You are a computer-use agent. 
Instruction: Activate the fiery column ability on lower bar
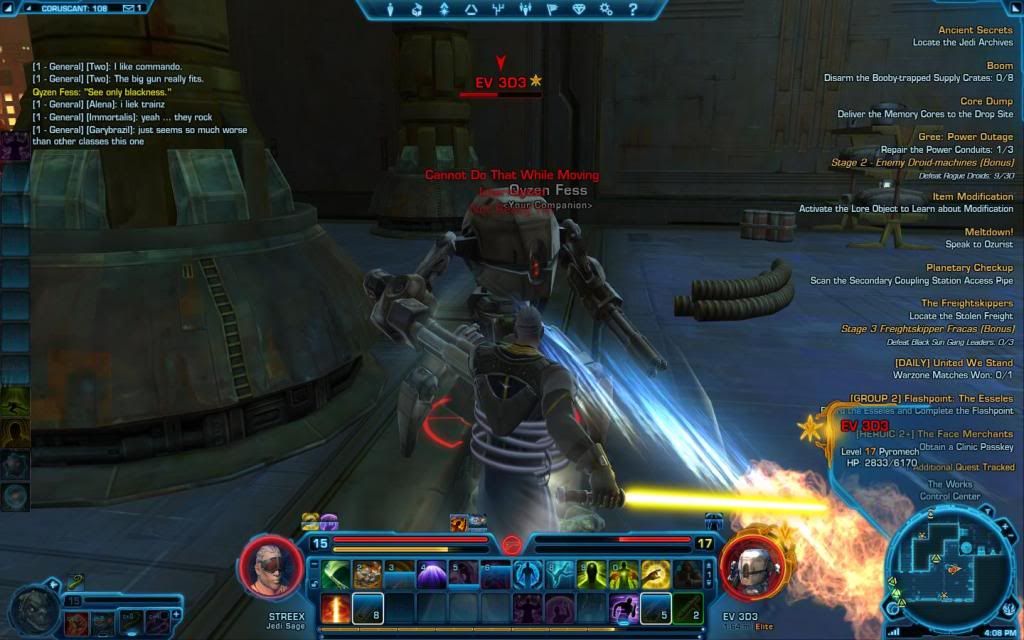coord(337,608)
